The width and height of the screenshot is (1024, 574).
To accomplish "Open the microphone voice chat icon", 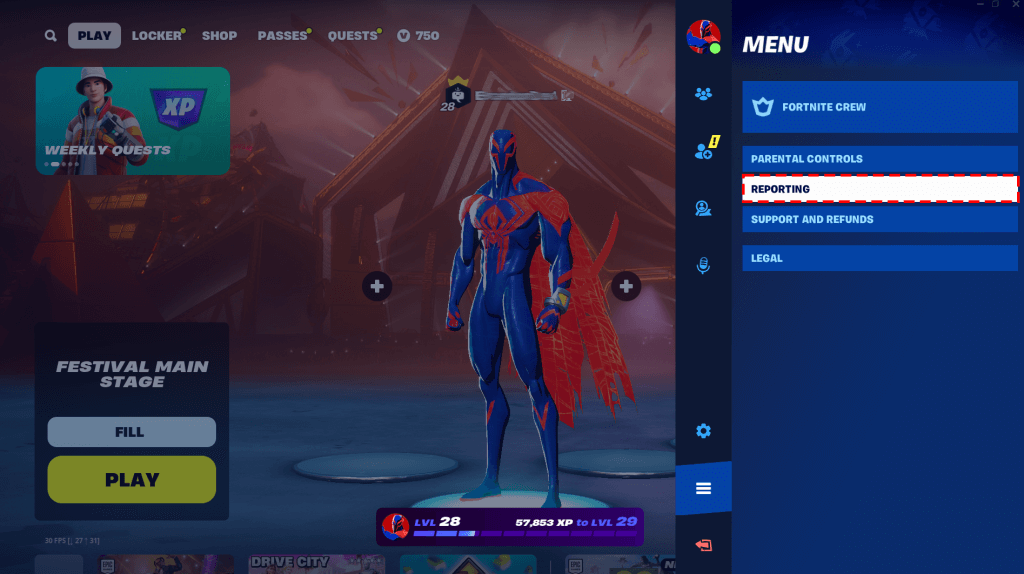I will (x=703, y=265).
